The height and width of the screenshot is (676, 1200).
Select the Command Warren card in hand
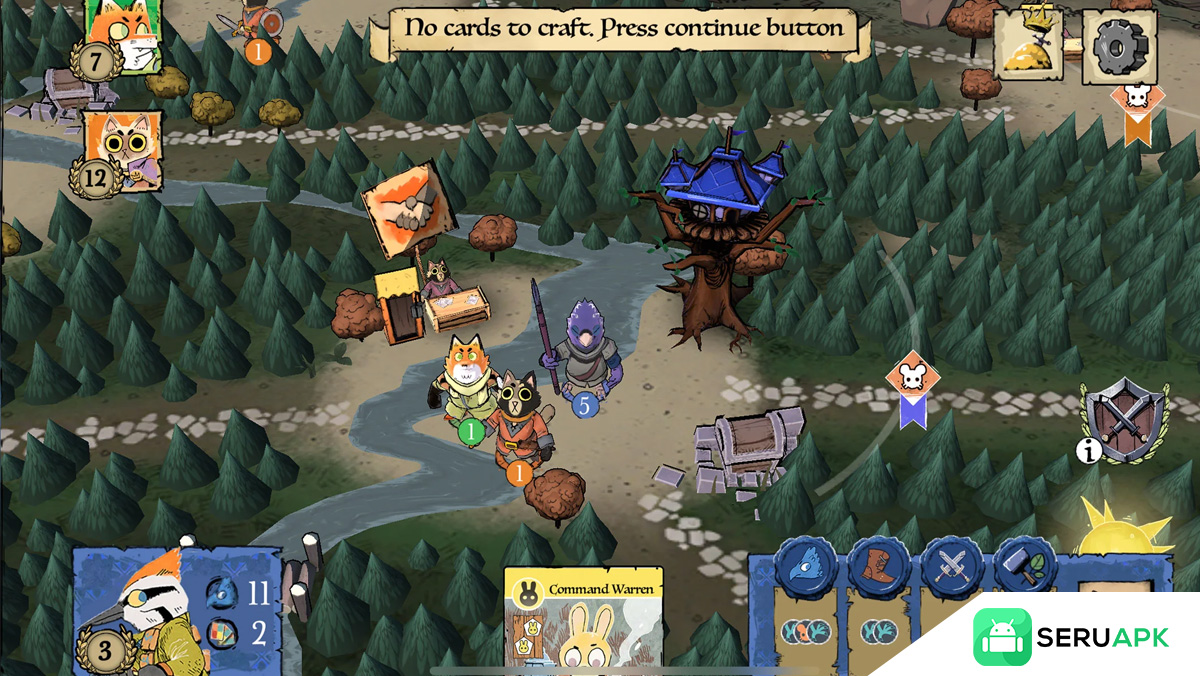pos(583,620)
